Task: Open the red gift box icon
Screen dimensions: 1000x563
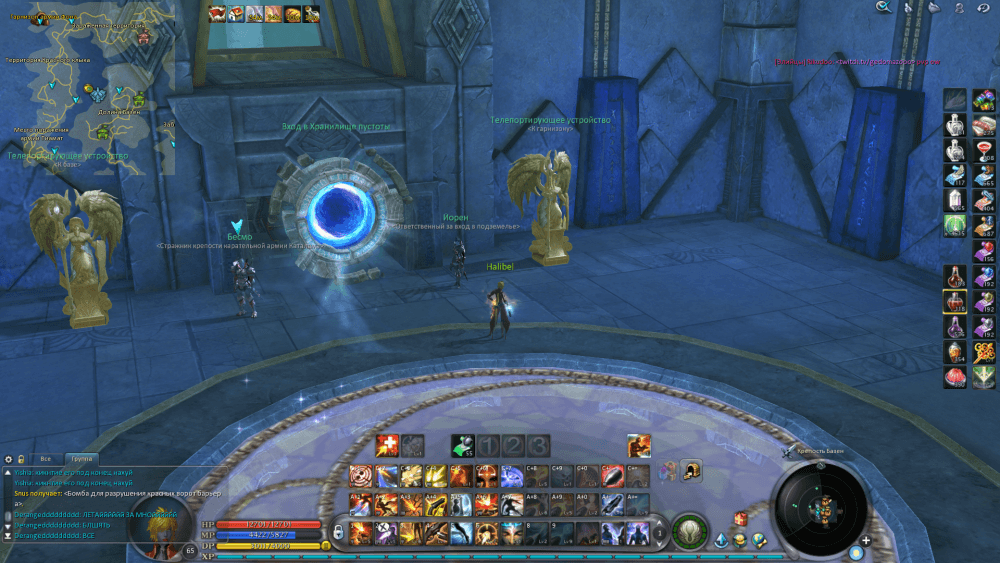Action: [740, 518]
